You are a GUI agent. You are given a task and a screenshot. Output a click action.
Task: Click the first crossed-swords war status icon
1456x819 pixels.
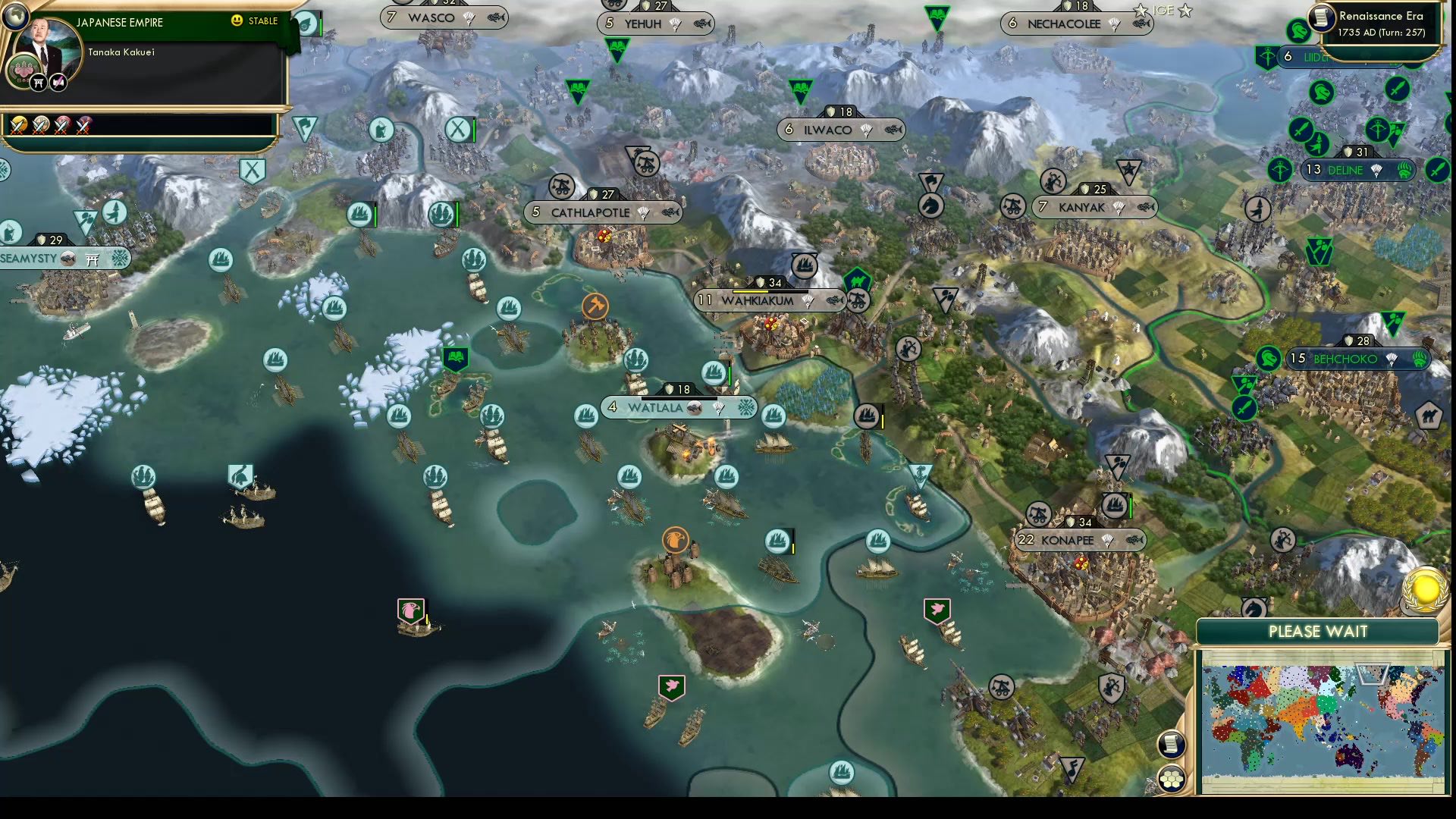coord(17,126)
